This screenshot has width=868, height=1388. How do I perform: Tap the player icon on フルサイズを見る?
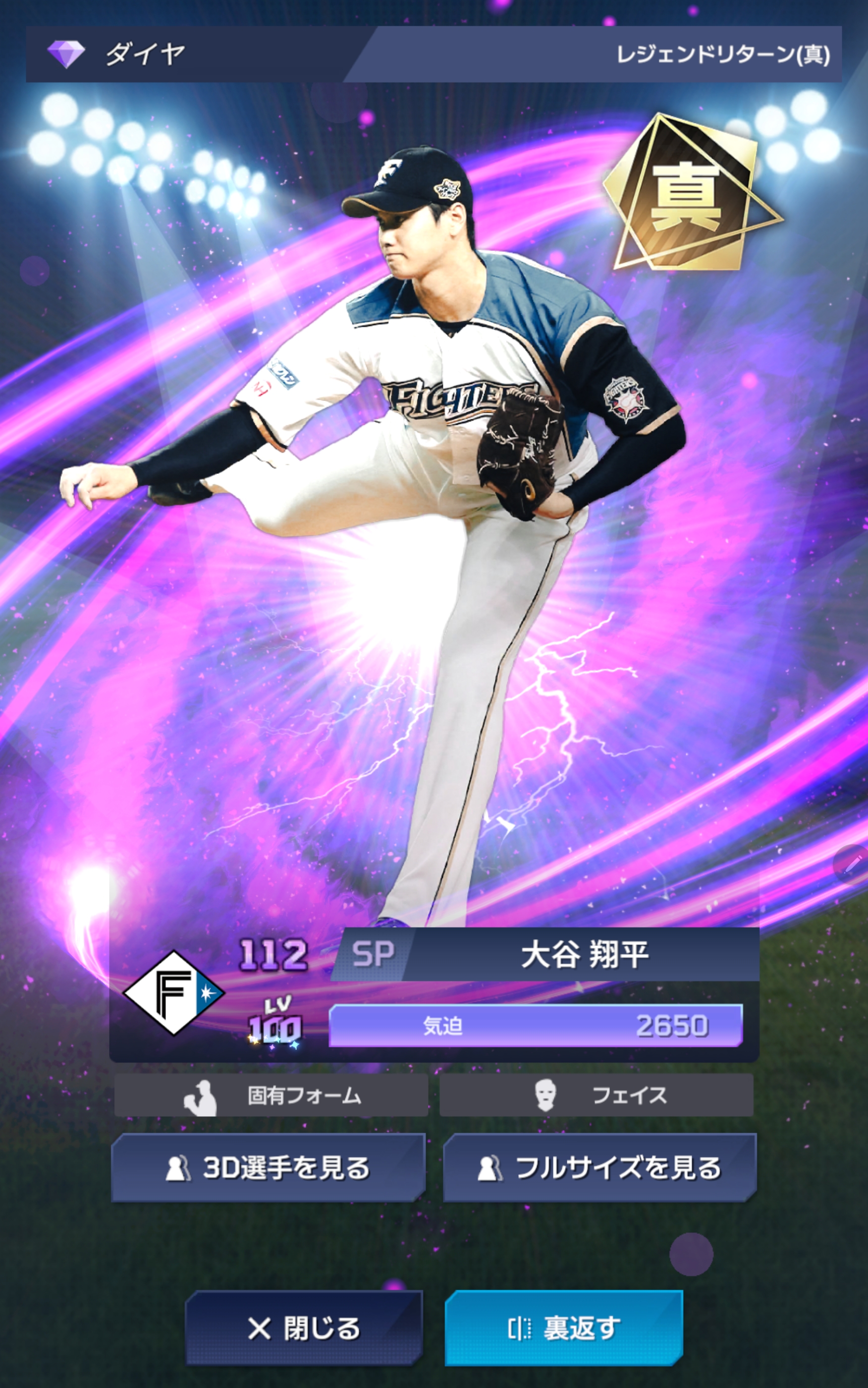(x=491, y=1169)
